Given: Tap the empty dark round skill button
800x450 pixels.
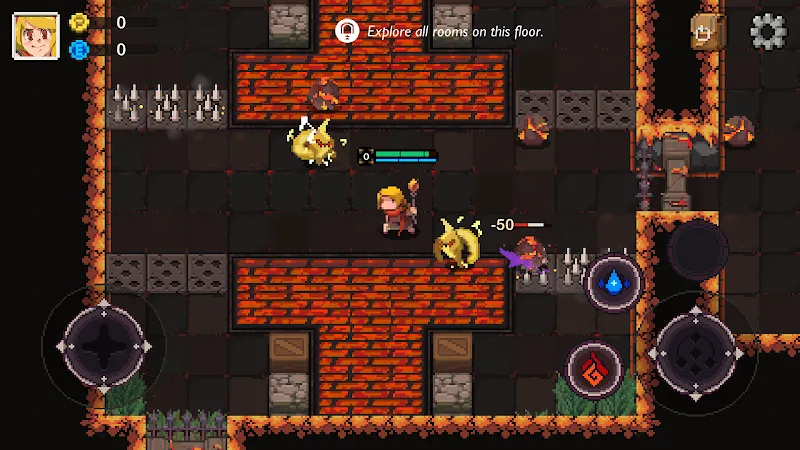Looking at the screenshot, I should click(697, 250).
